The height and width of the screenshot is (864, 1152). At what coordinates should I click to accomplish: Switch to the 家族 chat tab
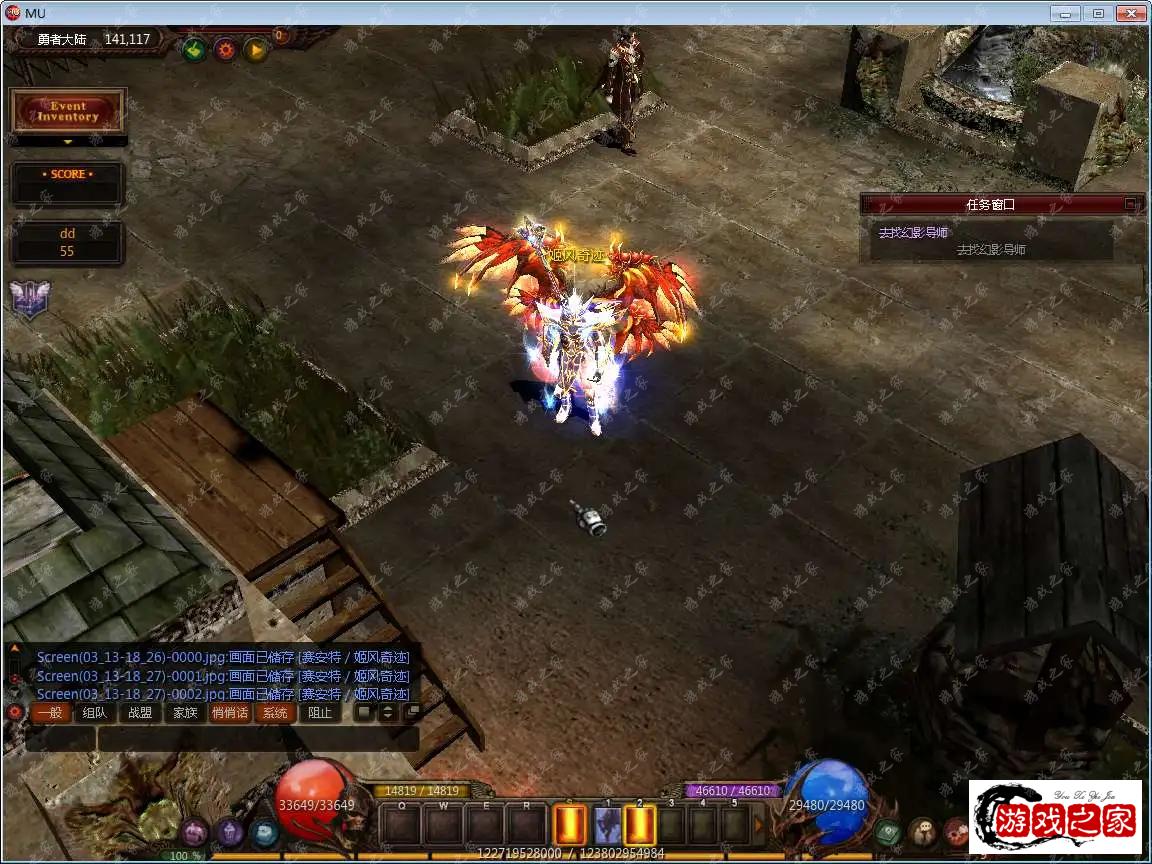coord(185,713)
